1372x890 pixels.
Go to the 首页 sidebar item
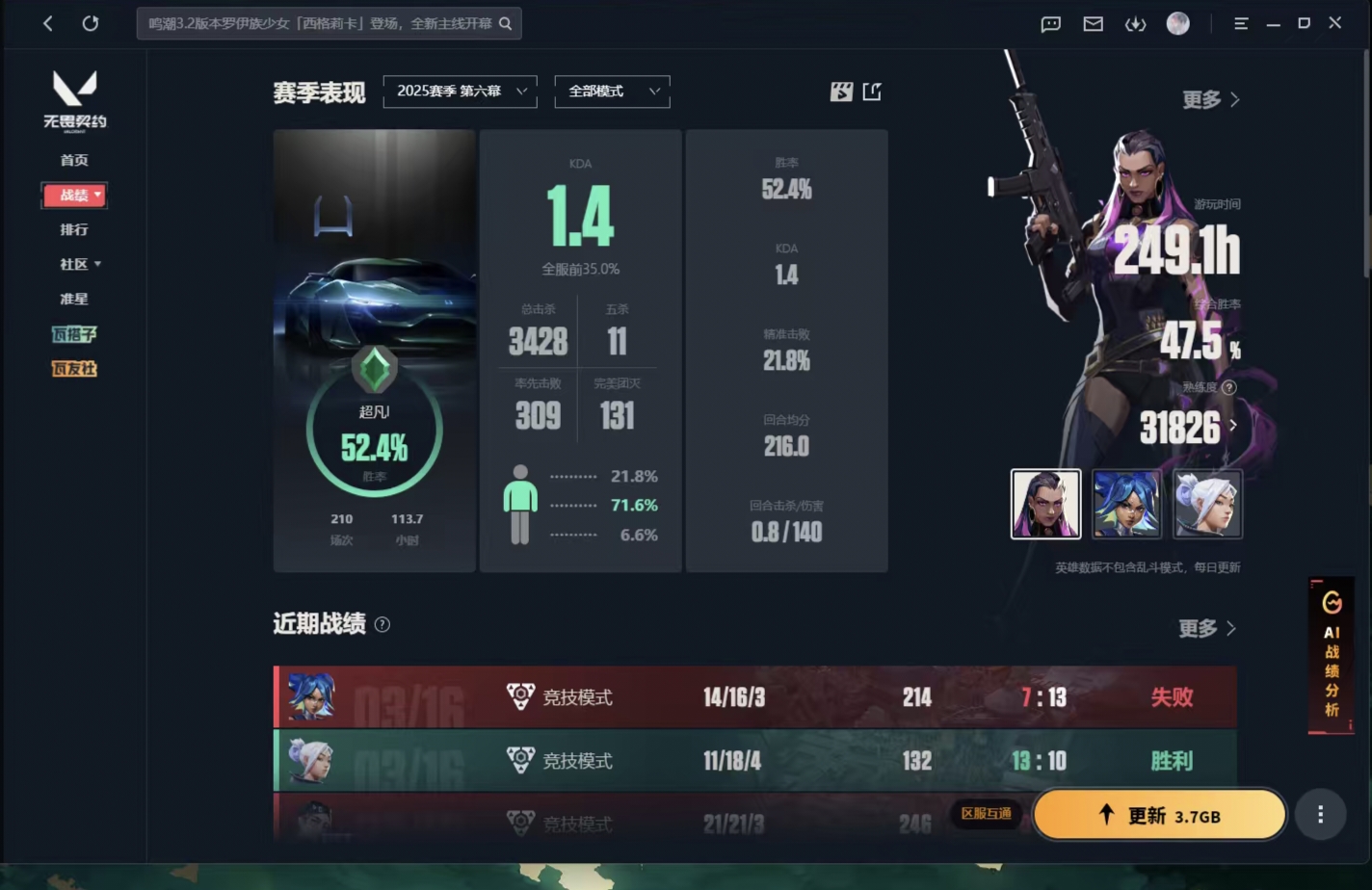click(76, 160)
